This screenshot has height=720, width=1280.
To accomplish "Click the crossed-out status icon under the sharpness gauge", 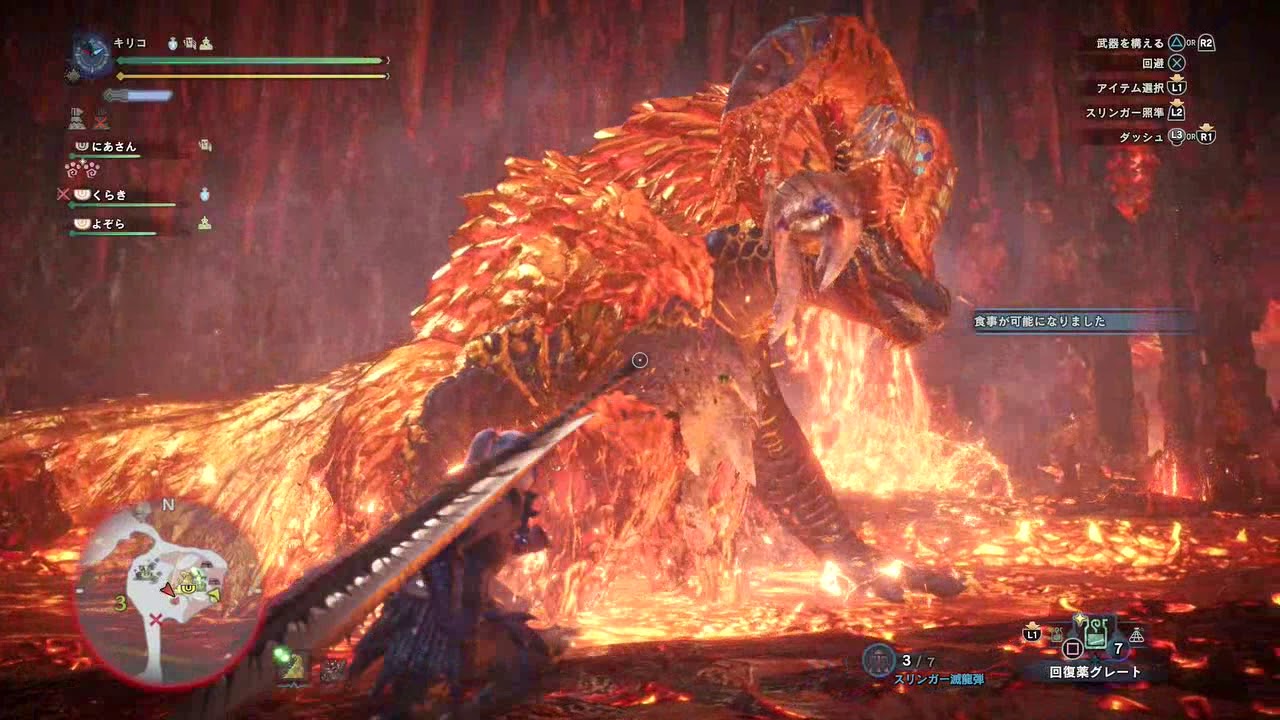I will pyautogui.click(x=101, y=120).
